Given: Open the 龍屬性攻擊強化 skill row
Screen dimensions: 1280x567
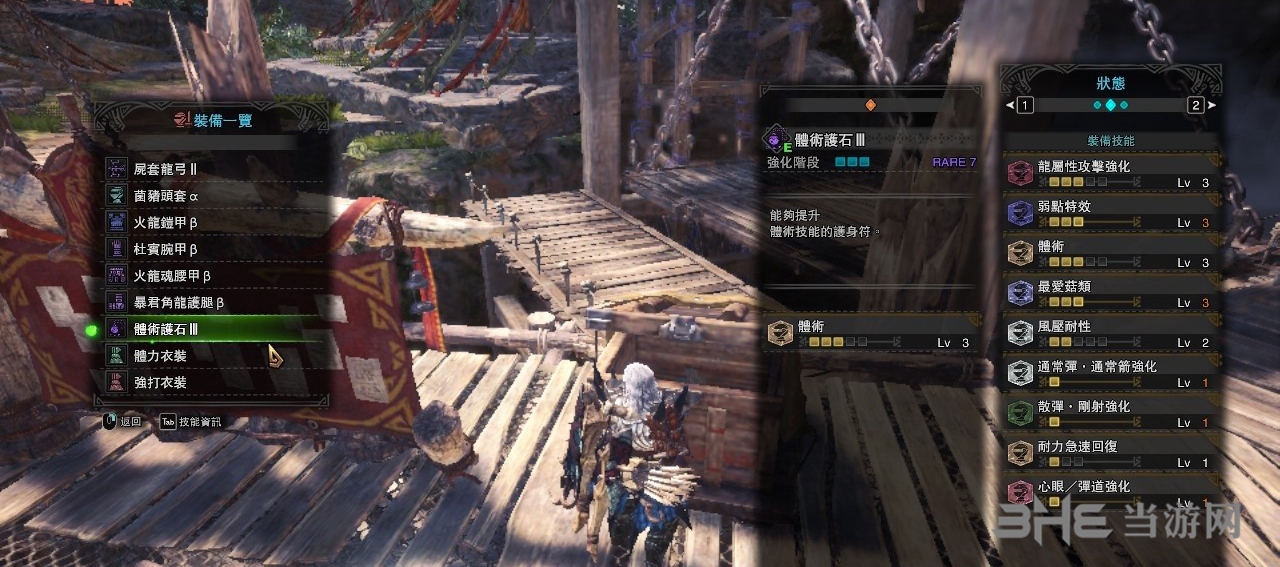Looking at the screenshot, I should 1112,174.
